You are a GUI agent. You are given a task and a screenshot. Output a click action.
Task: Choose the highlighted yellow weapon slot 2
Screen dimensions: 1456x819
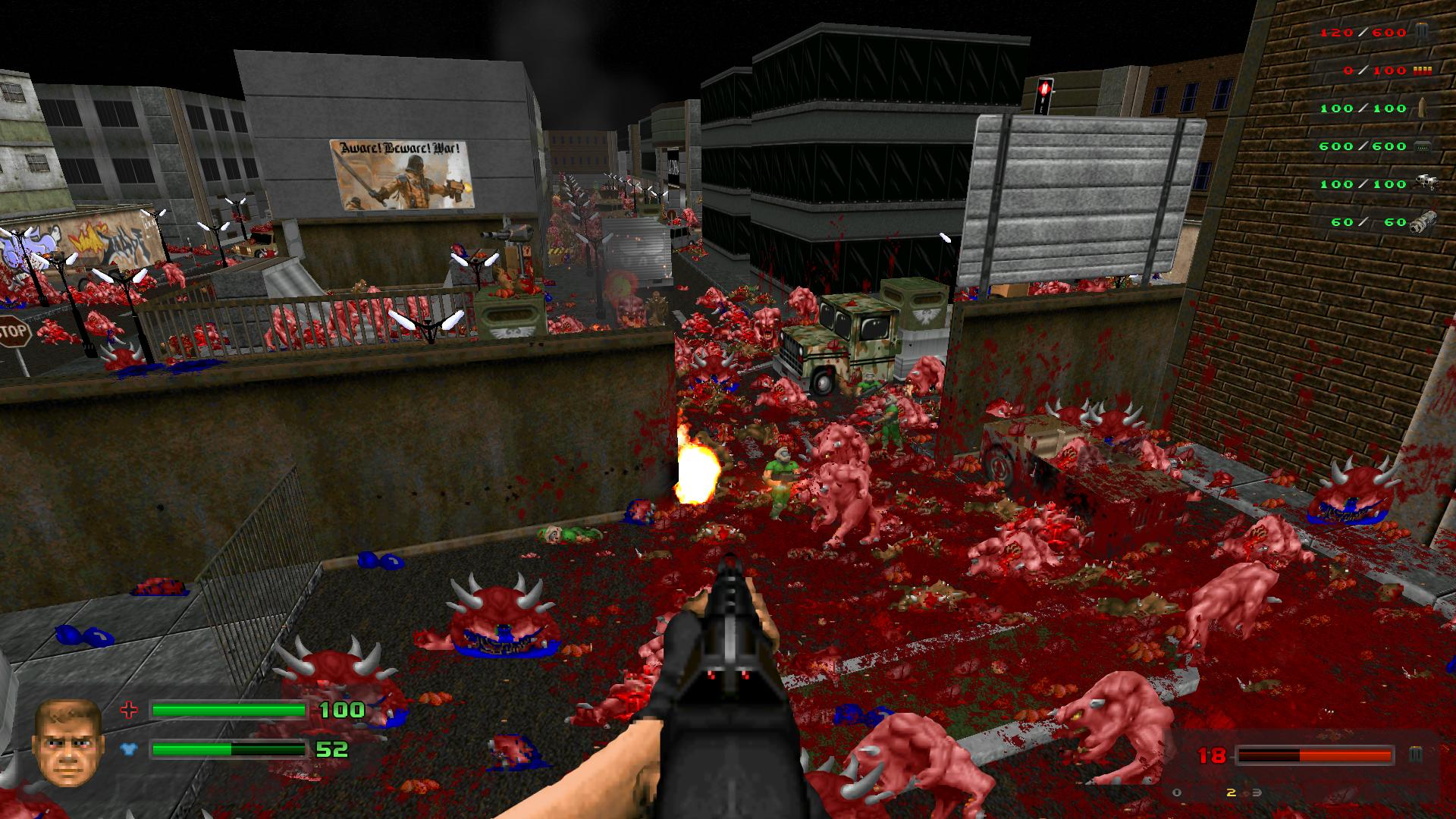point(1231,793)
